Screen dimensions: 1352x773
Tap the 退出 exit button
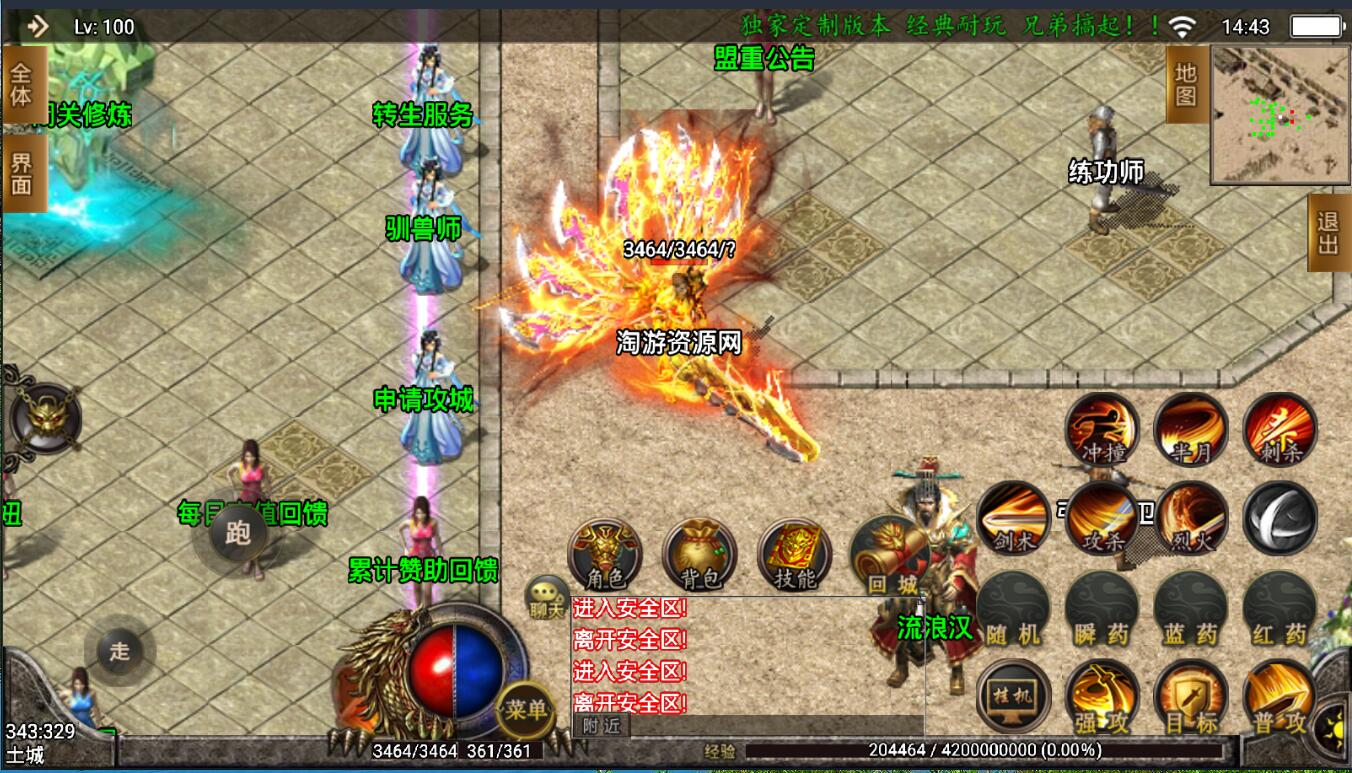point(1328,233)
